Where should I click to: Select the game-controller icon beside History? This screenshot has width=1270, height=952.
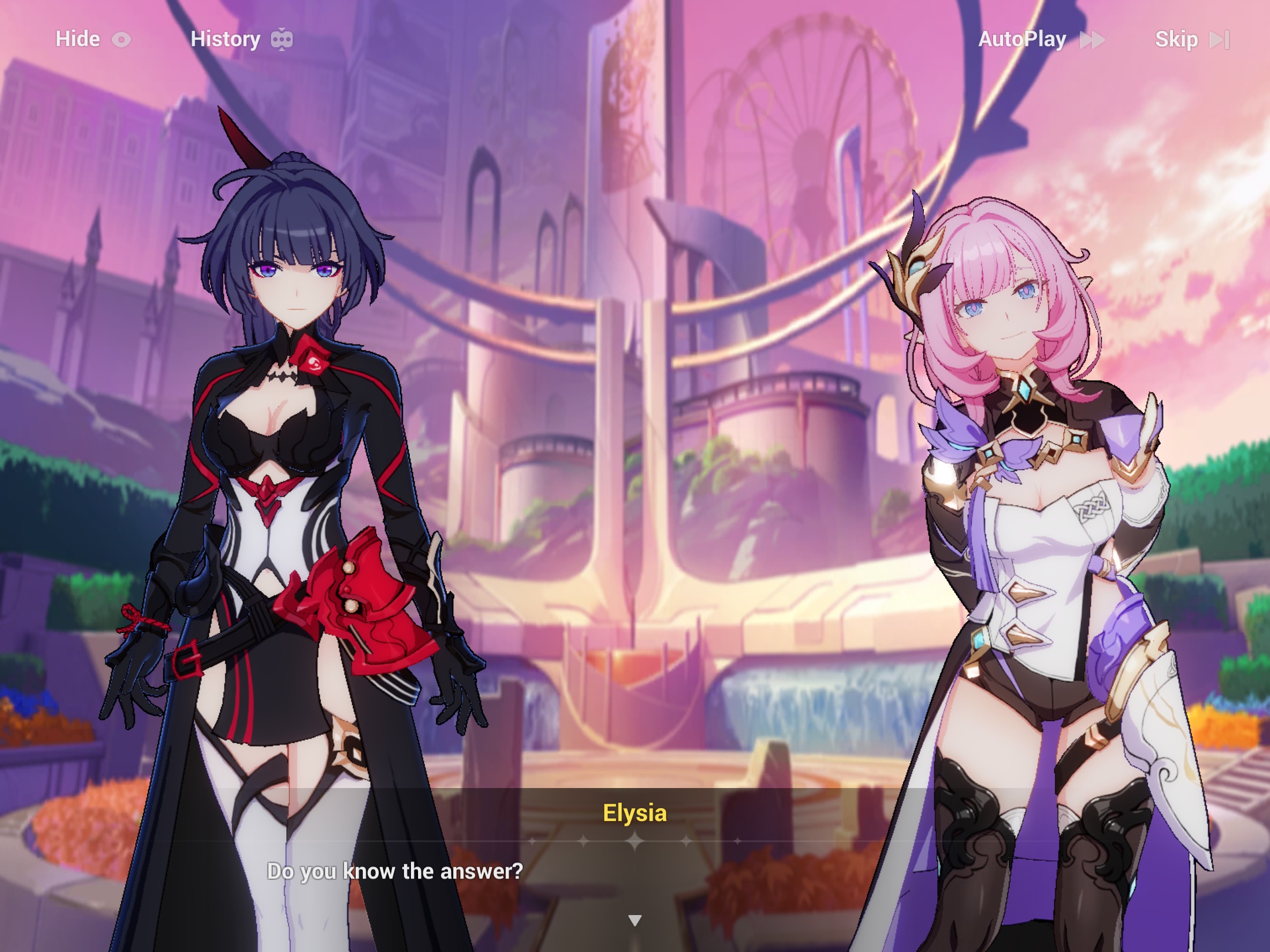[x=282, y=39]
